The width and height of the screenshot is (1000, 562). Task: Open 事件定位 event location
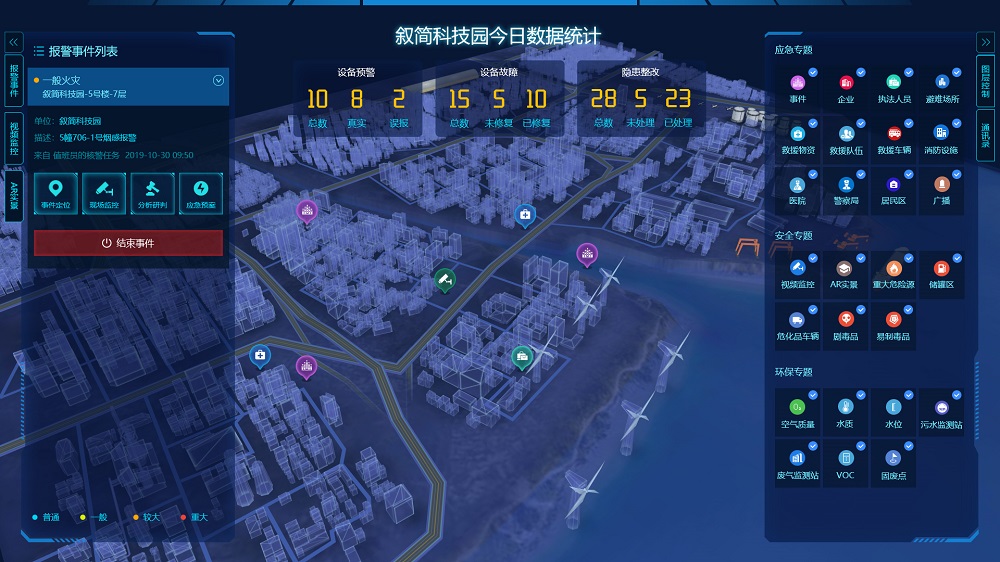[x=57, y=191]
